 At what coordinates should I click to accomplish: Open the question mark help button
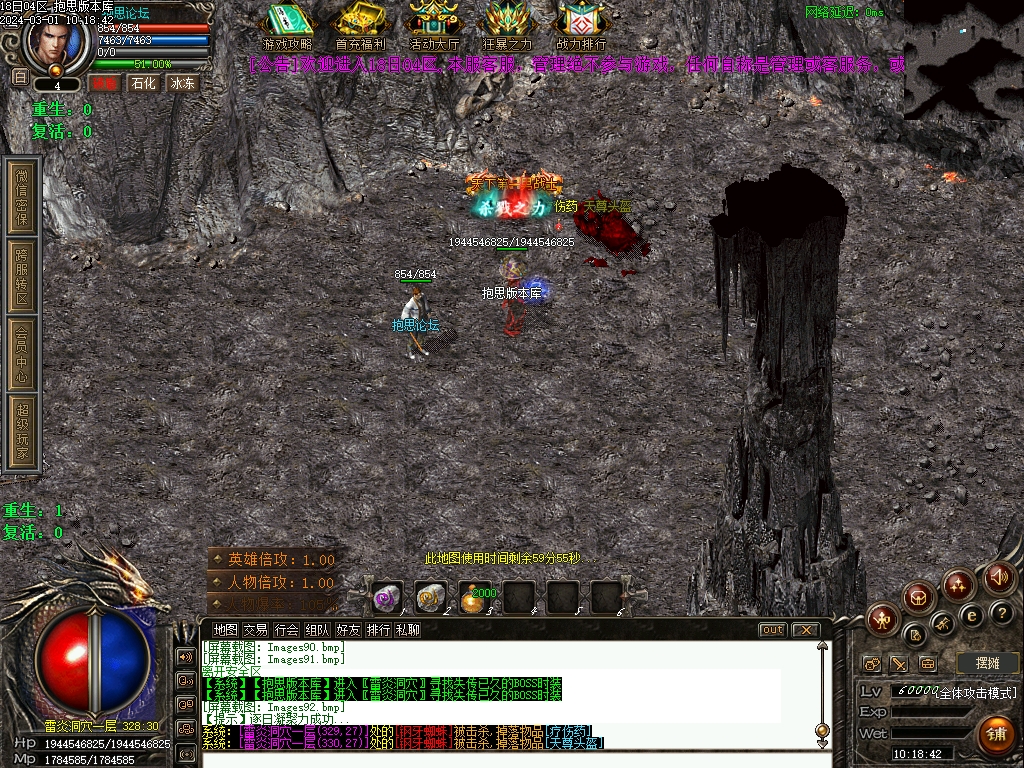click(1001, 613)
